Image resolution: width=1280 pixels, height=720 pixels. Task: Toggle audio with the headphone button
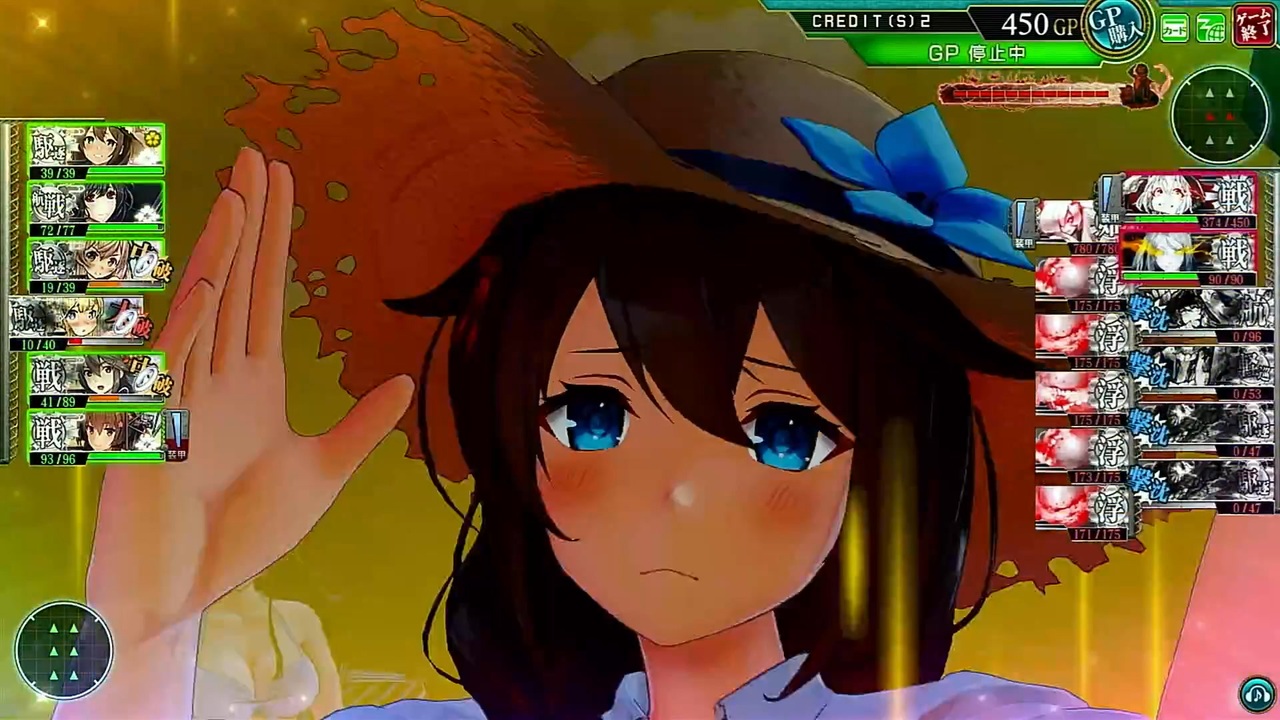tap(1257, 691)
